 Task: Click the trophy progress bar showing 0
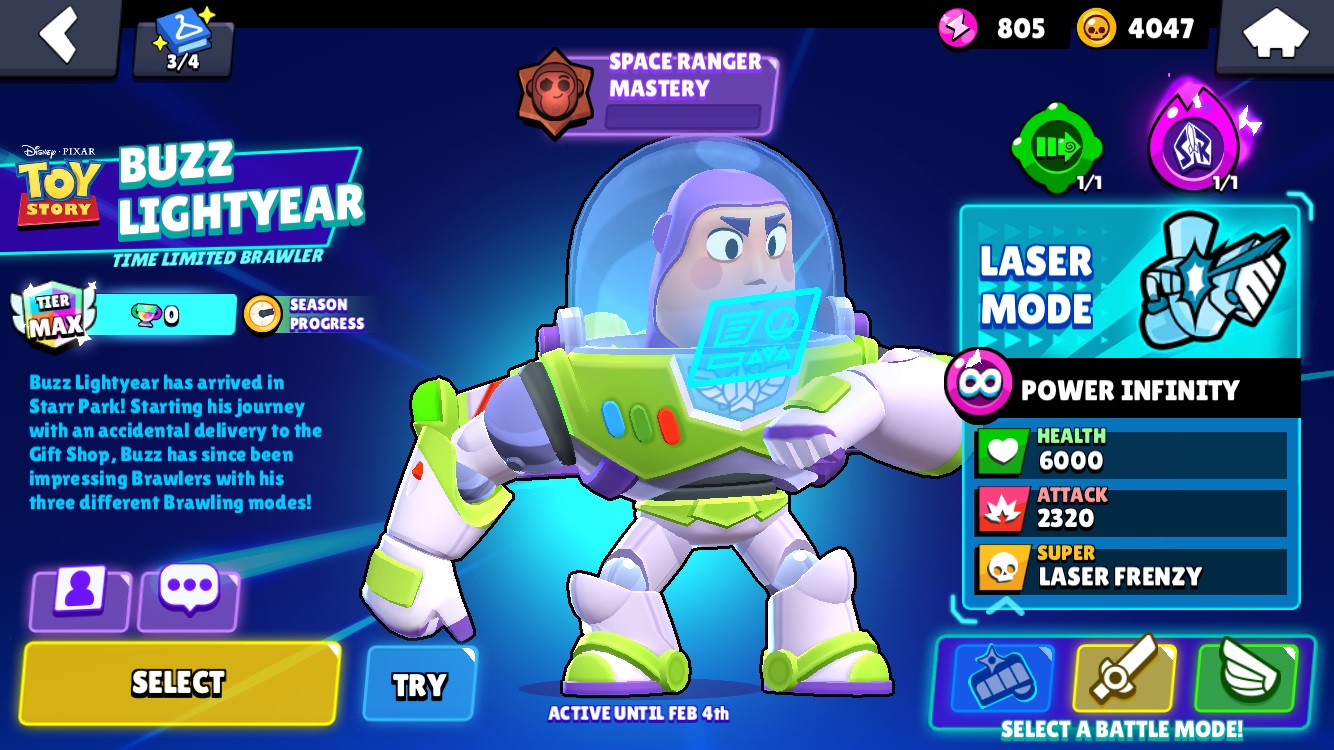click(163, 313)
